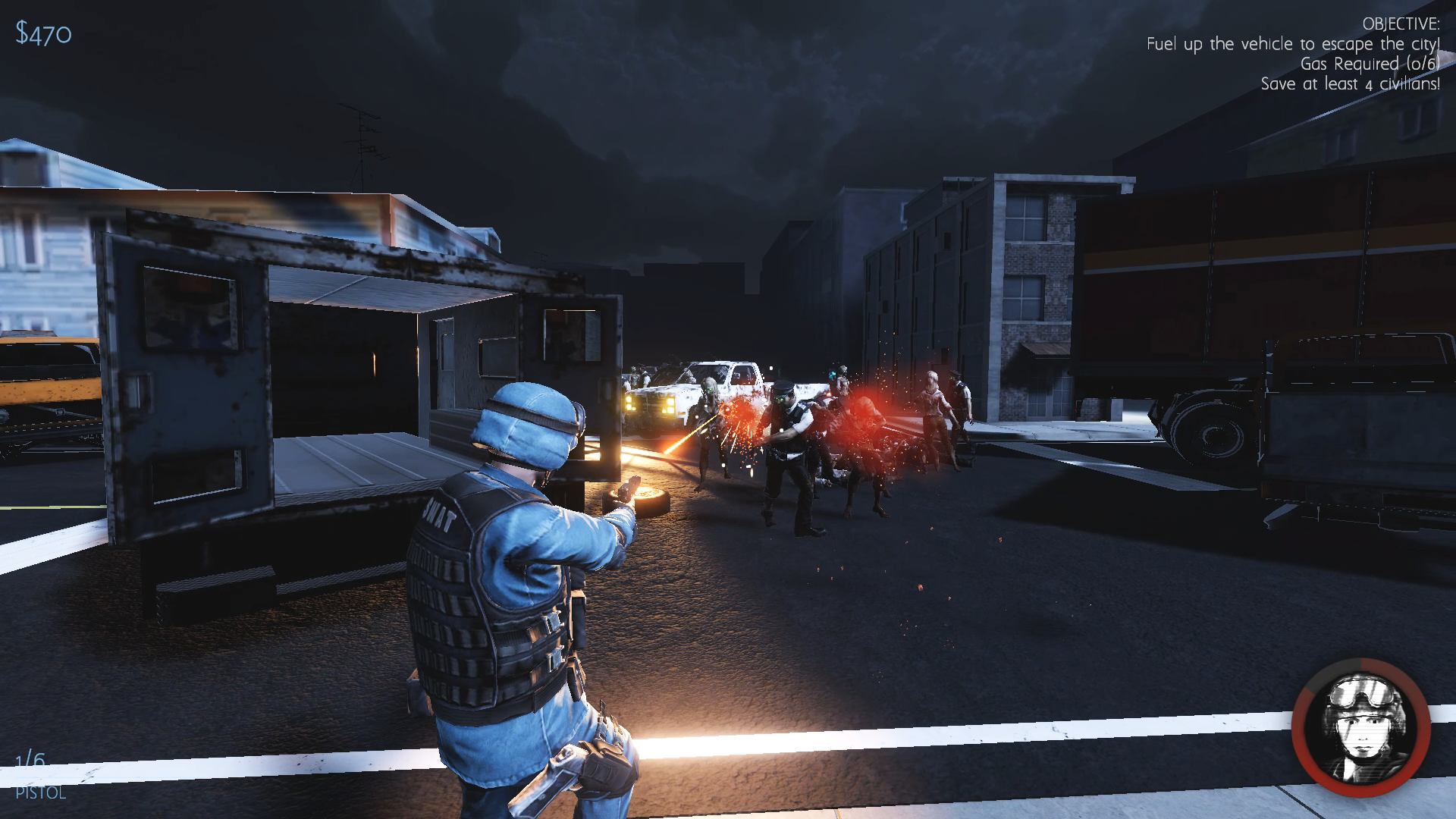Click the 1/6 ammo counter
1456x819 pixels.
pyautogui.click(x=32, y=758)
